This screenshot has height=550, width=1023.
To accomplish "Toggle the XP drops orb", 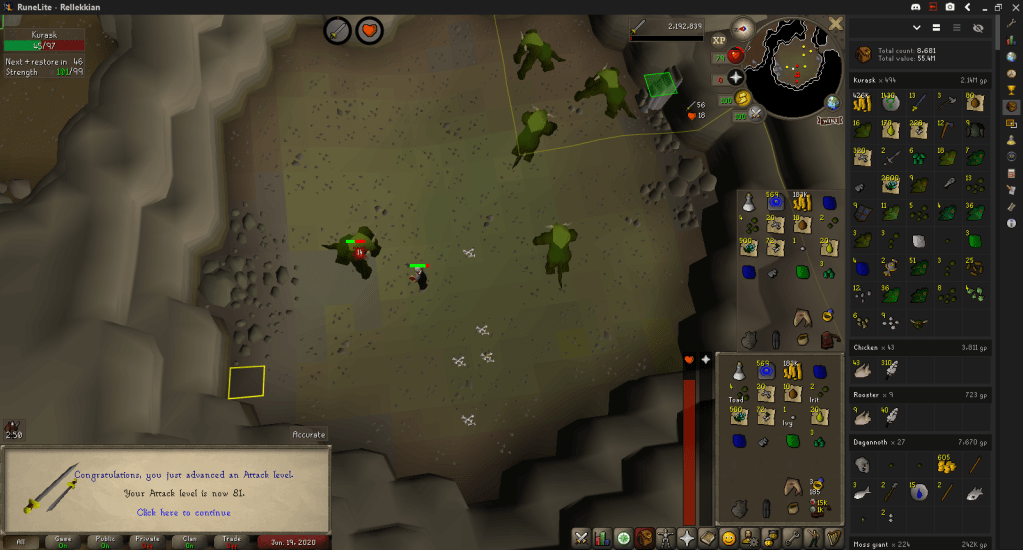I will click(x=718, y=40).
